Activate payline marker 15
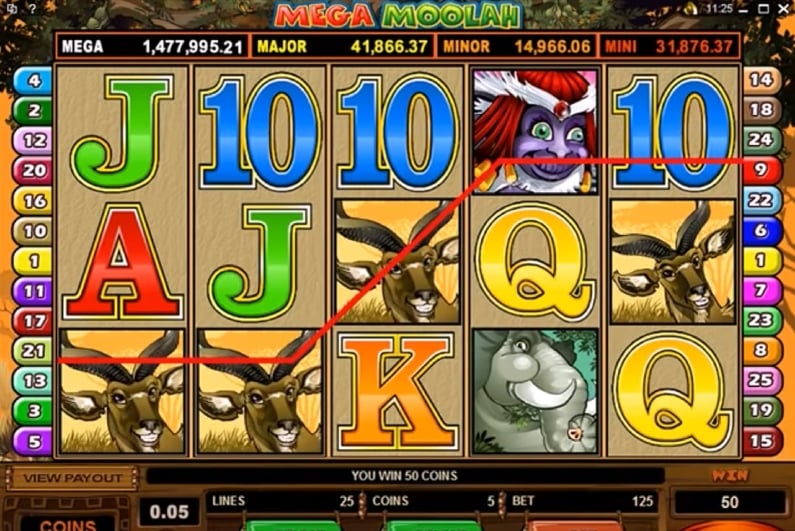Image resolution: width=795 pixels, height=531 pixels. 761,440
